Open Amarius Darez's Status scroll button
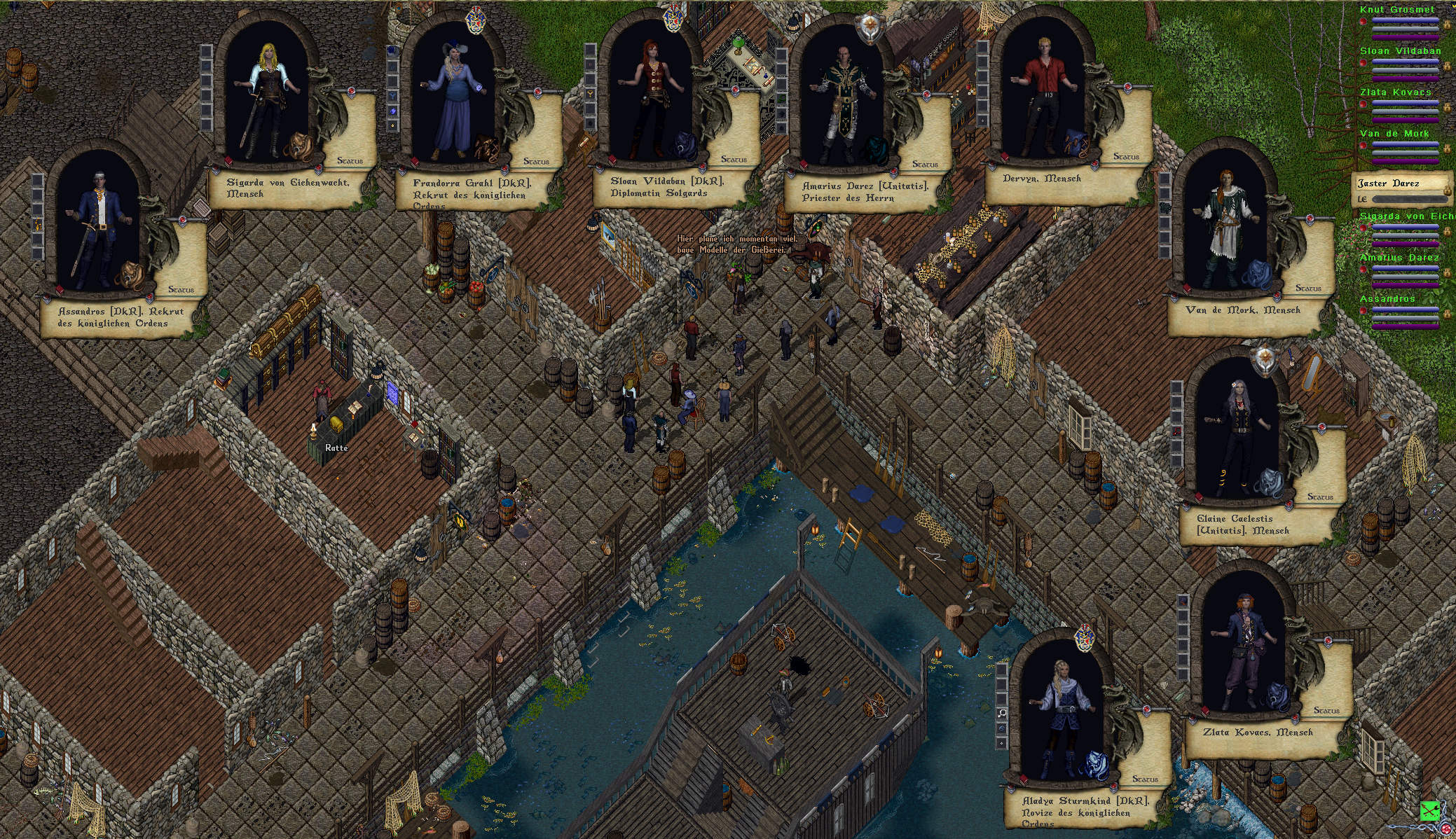This screenshot has height=839, width=1456. (925, 165)
